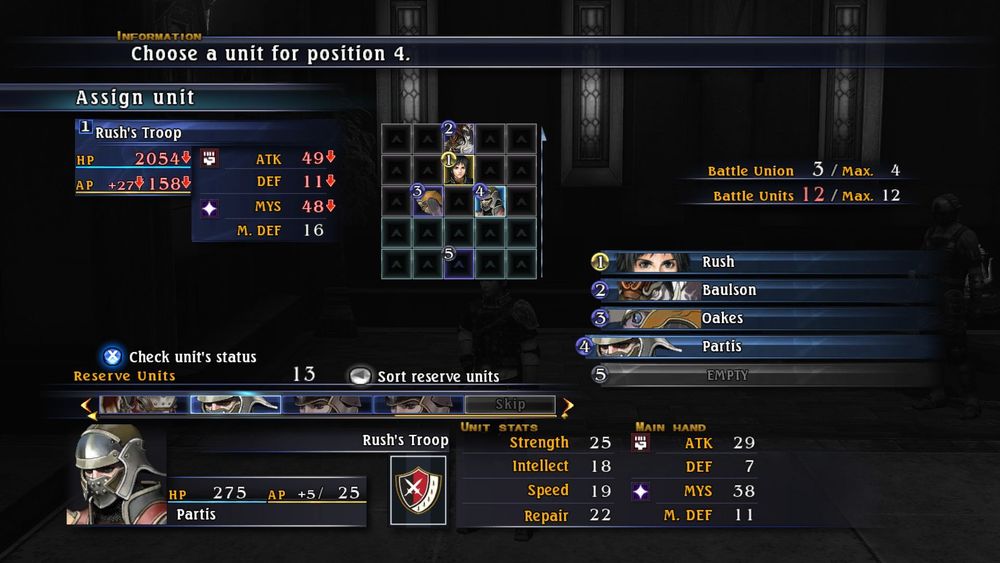
Task: Select Rush in the unit list
Action: click(717, 262)
